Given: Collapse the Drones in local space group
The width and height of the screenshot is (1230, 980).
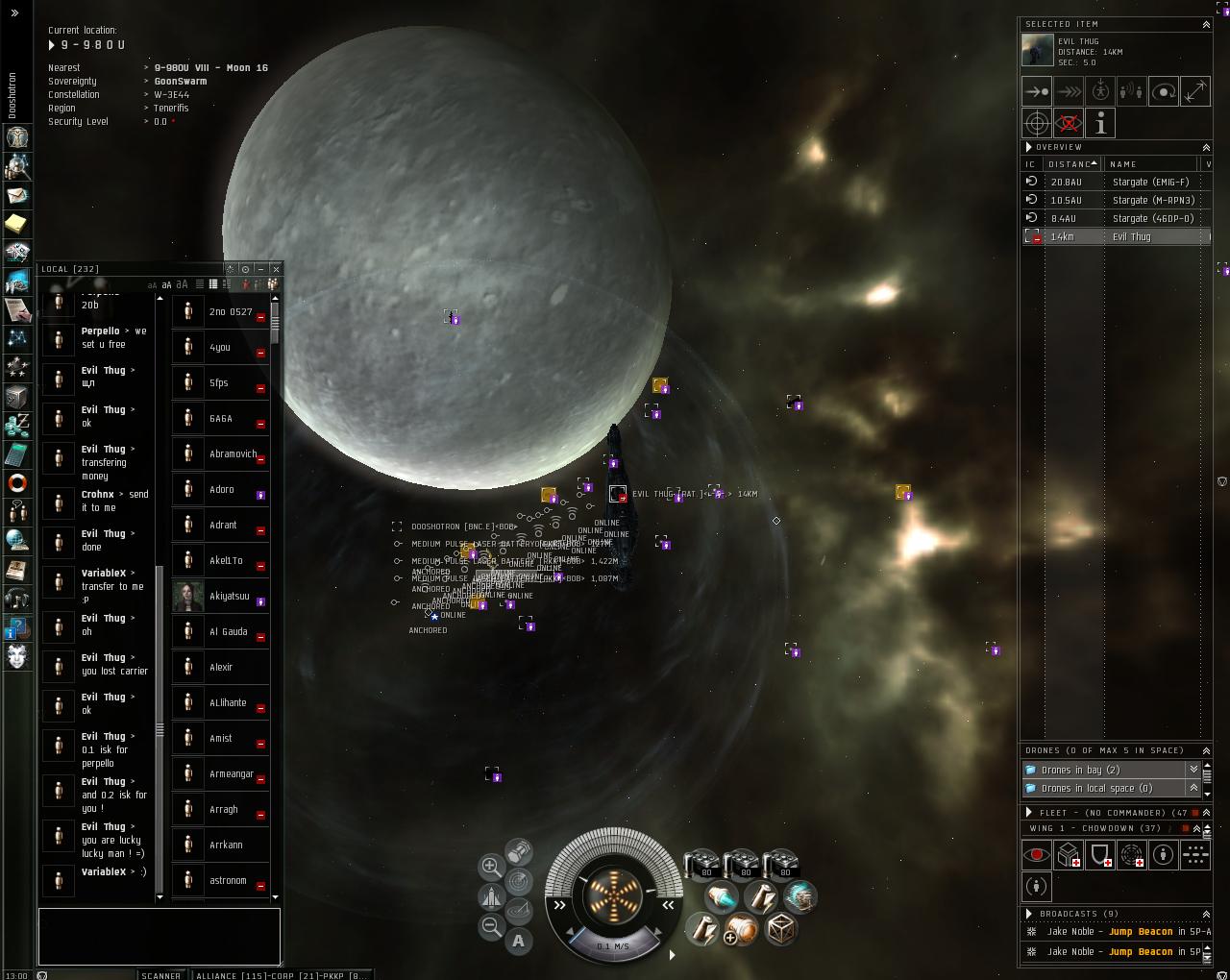Looking at the screenshot, I should 1193,788.
